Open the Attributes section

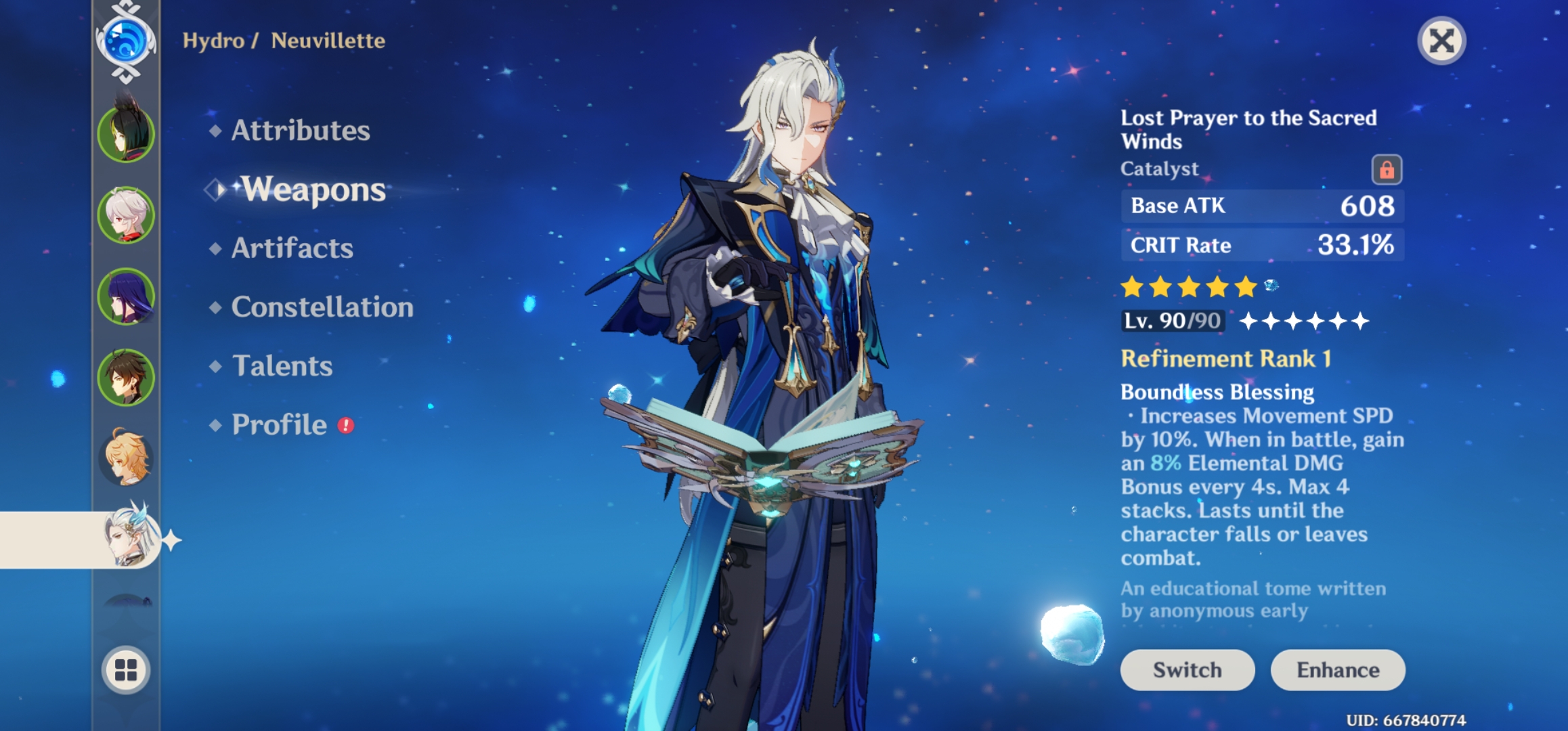click(300, 131)
